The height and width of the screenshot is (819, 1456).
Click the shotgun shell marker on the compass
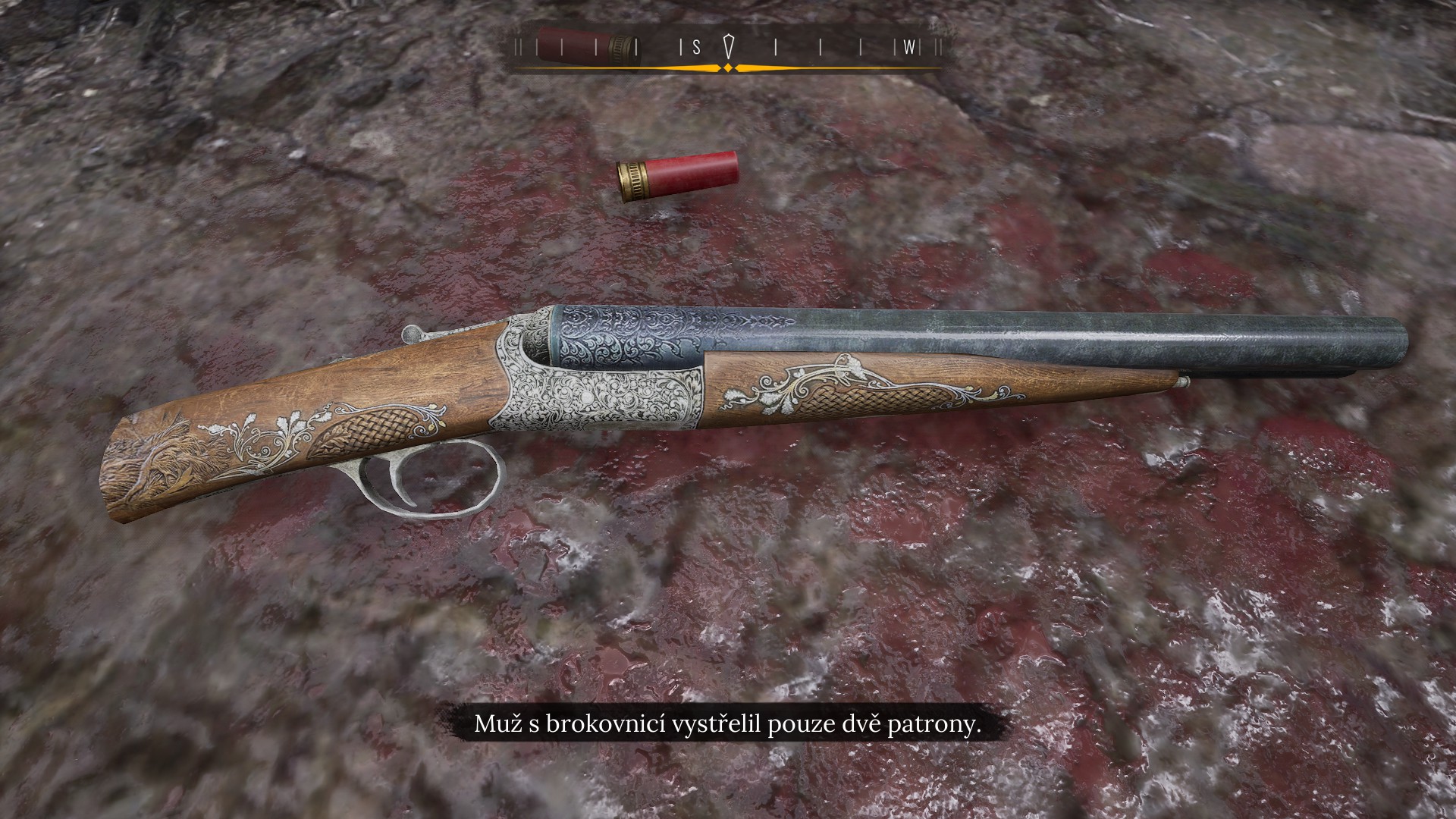tap(587, 47)
